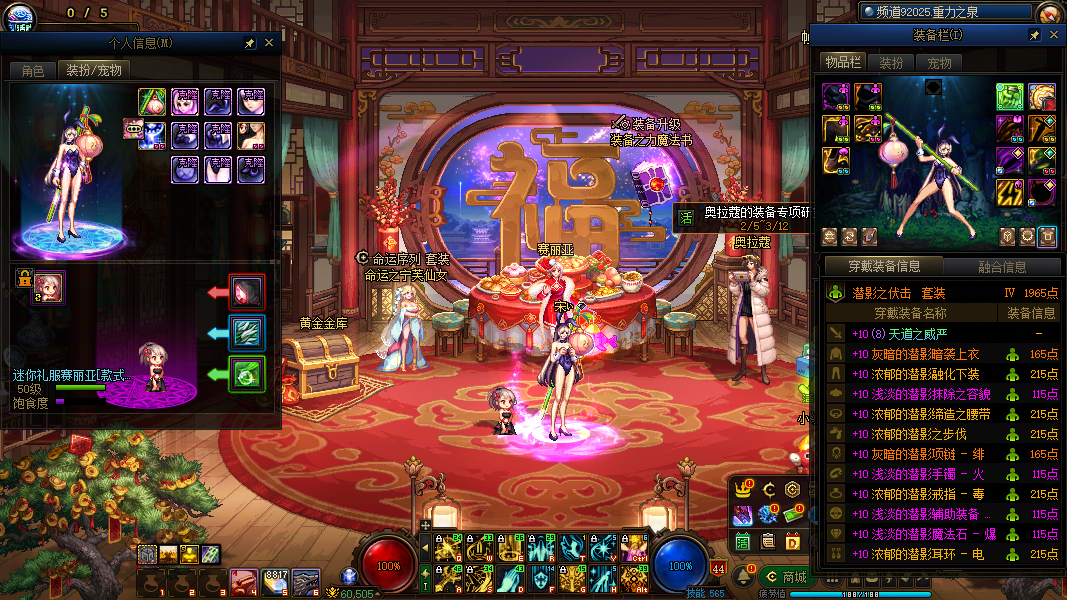Select the 物品栏 tab
1067x600 pixels.
click(842, 62)
